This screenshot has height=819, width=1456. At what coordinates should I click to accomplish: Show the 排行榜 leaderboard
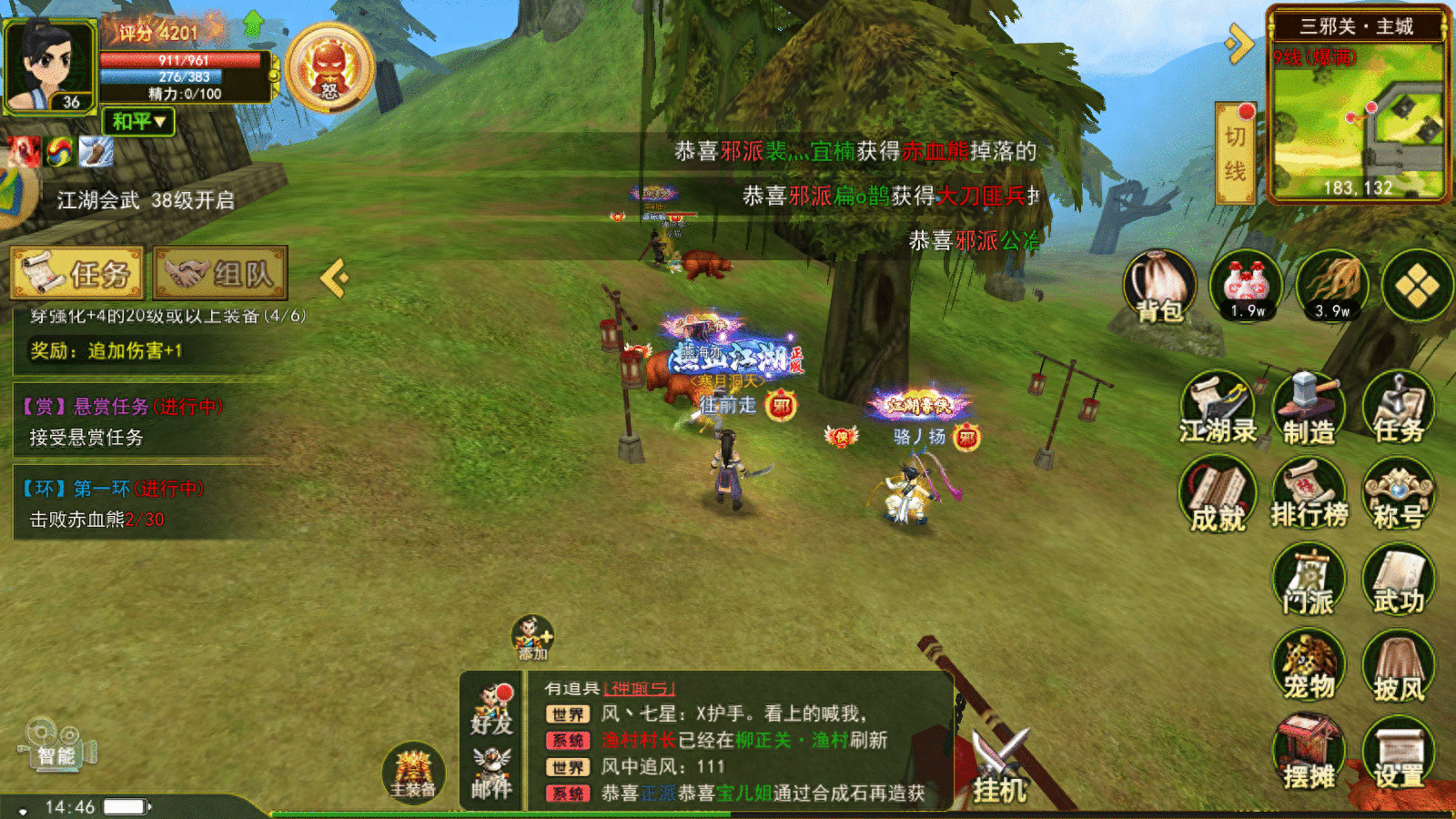1309,494
